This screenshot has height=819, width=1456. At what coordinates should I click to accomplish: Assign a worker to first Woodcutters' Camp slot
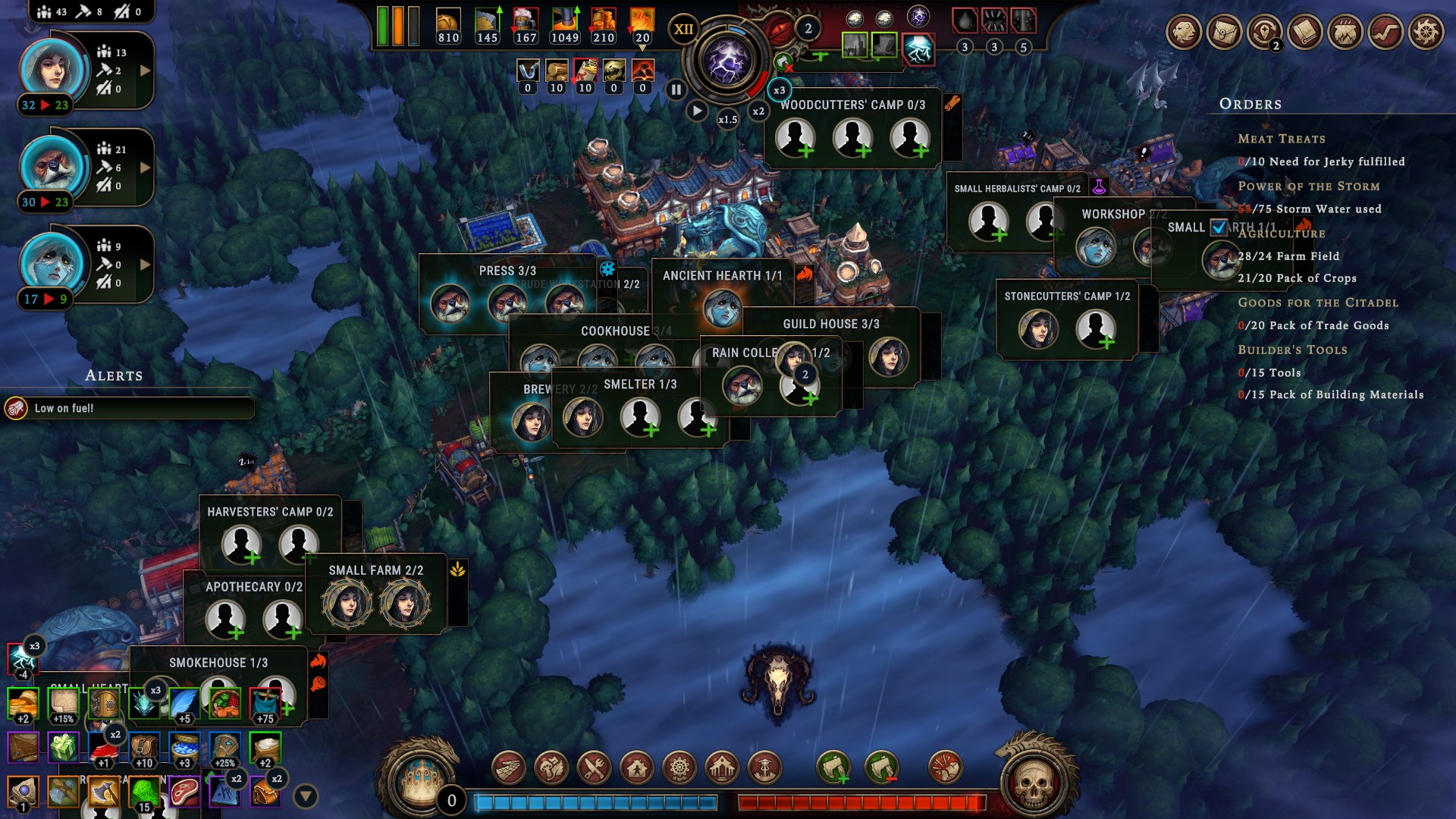coord(795,139)
